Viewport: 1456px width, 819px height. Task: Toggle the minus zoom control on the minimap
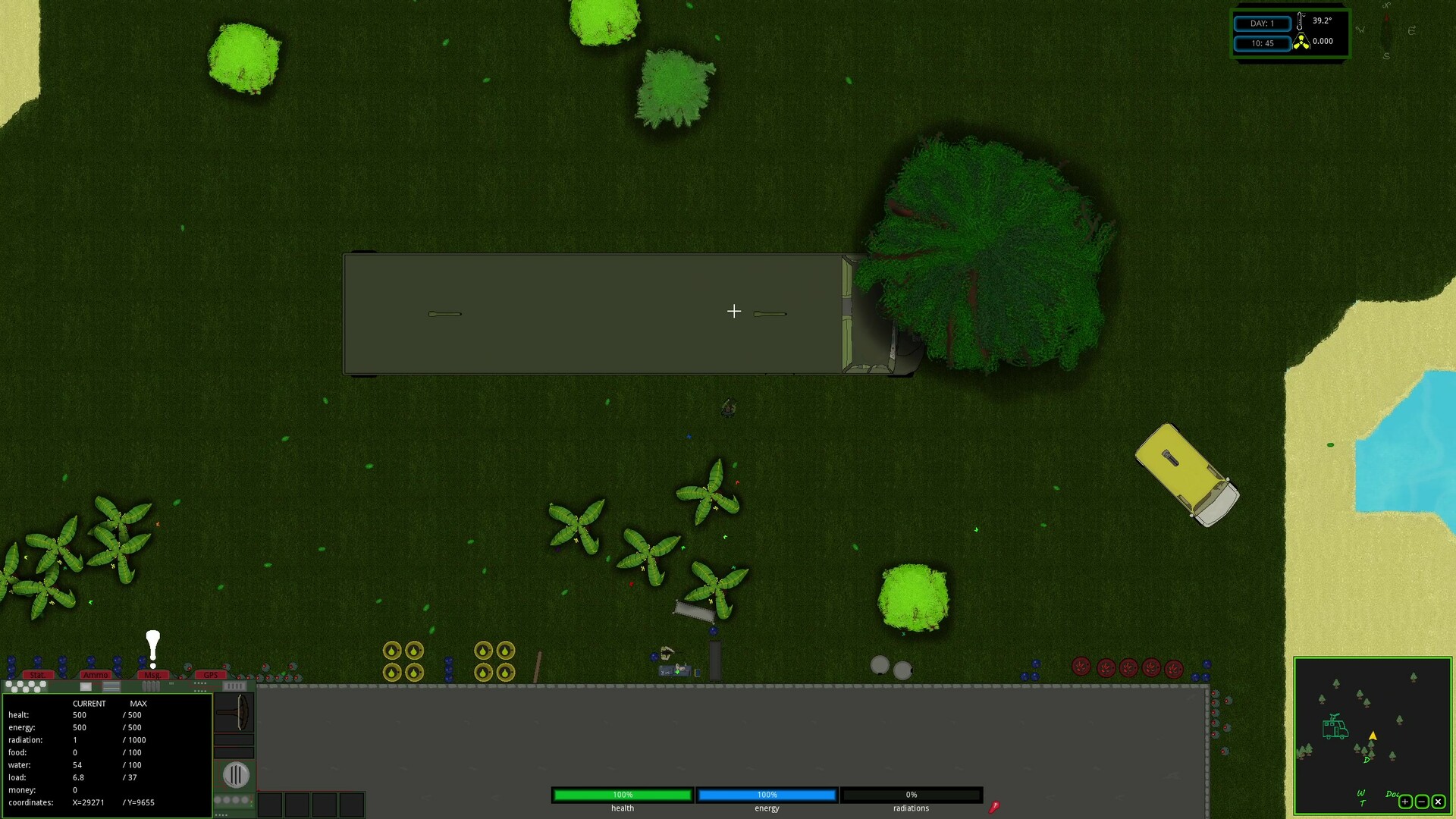[x=1422, y=802]
